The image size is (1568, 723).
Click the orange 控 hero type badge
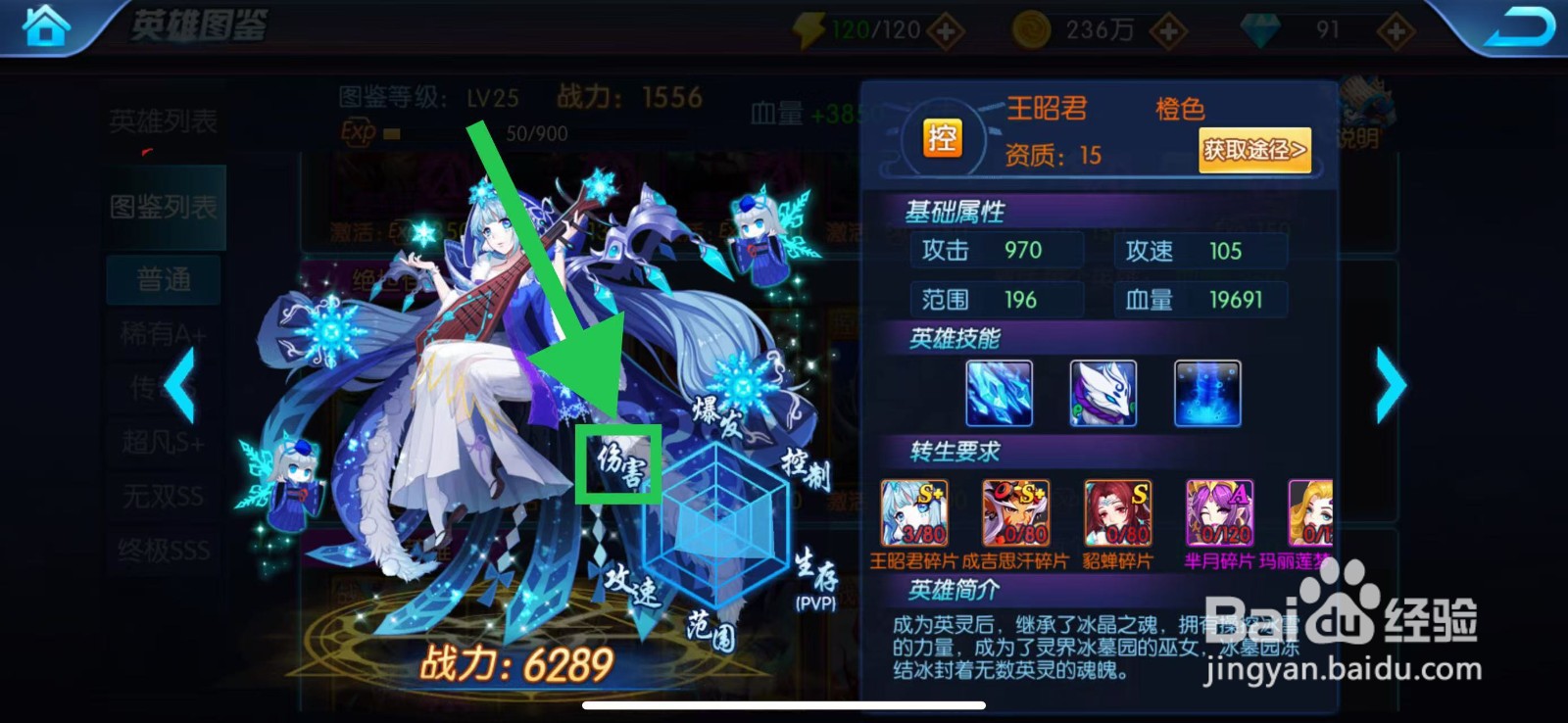coord(944,139)
